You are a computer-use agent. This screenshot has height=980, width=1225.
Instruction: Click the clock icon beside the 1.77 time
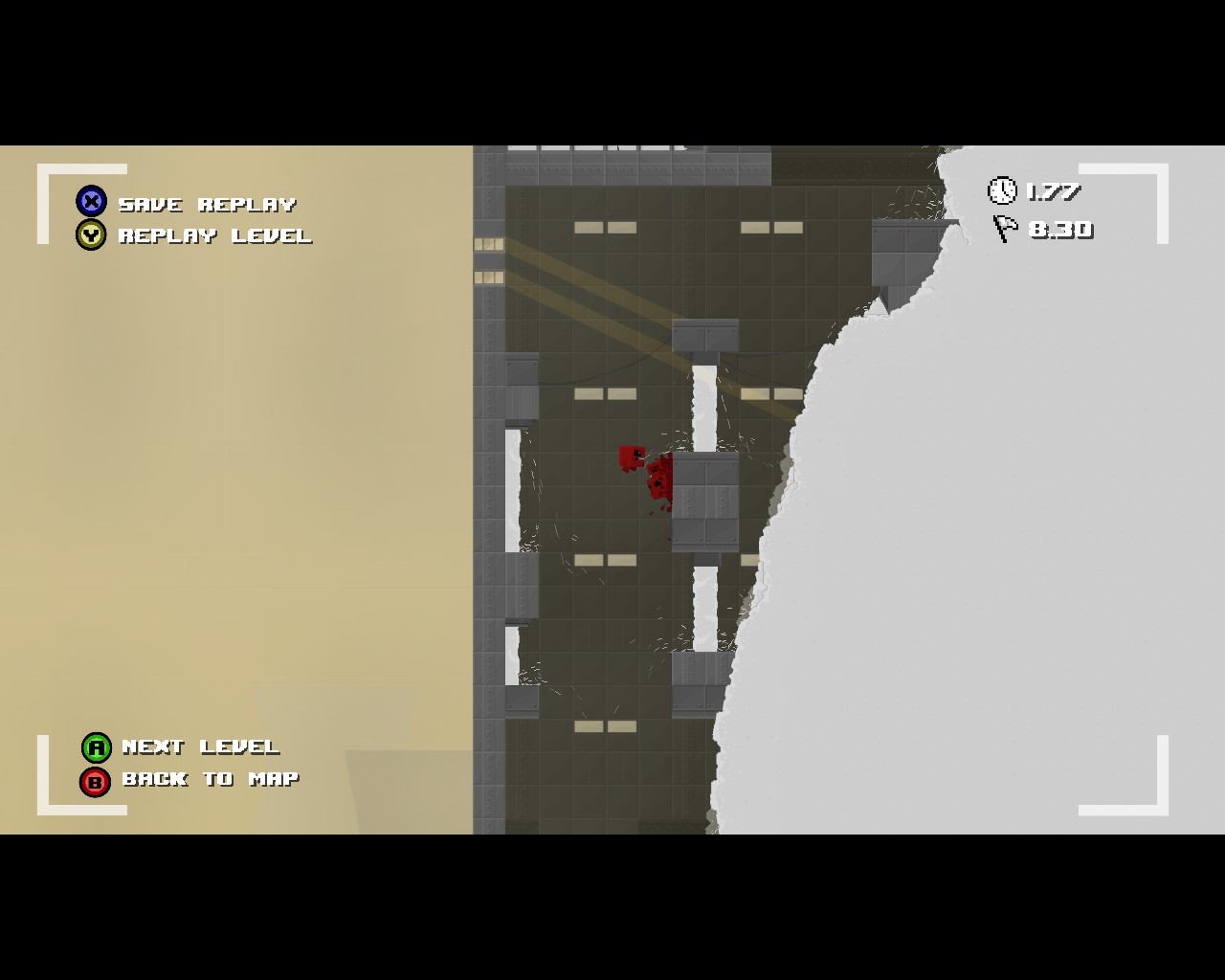[1003, 190]
